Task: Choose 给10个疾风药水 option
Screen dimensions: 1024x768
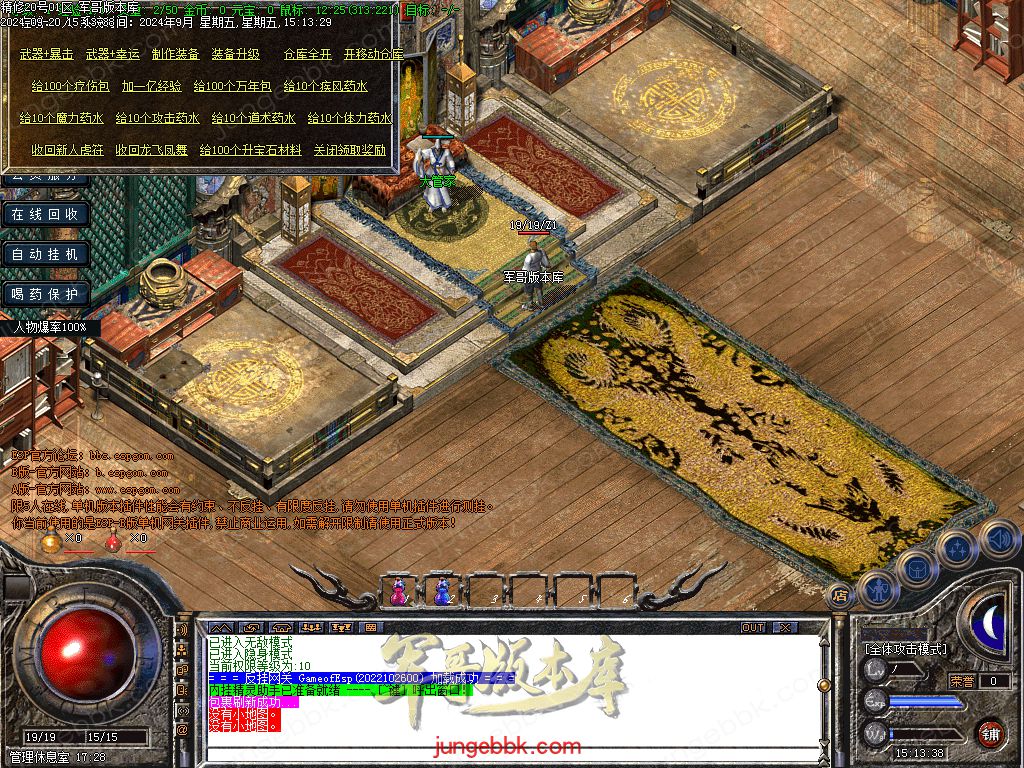Action: 325,87
